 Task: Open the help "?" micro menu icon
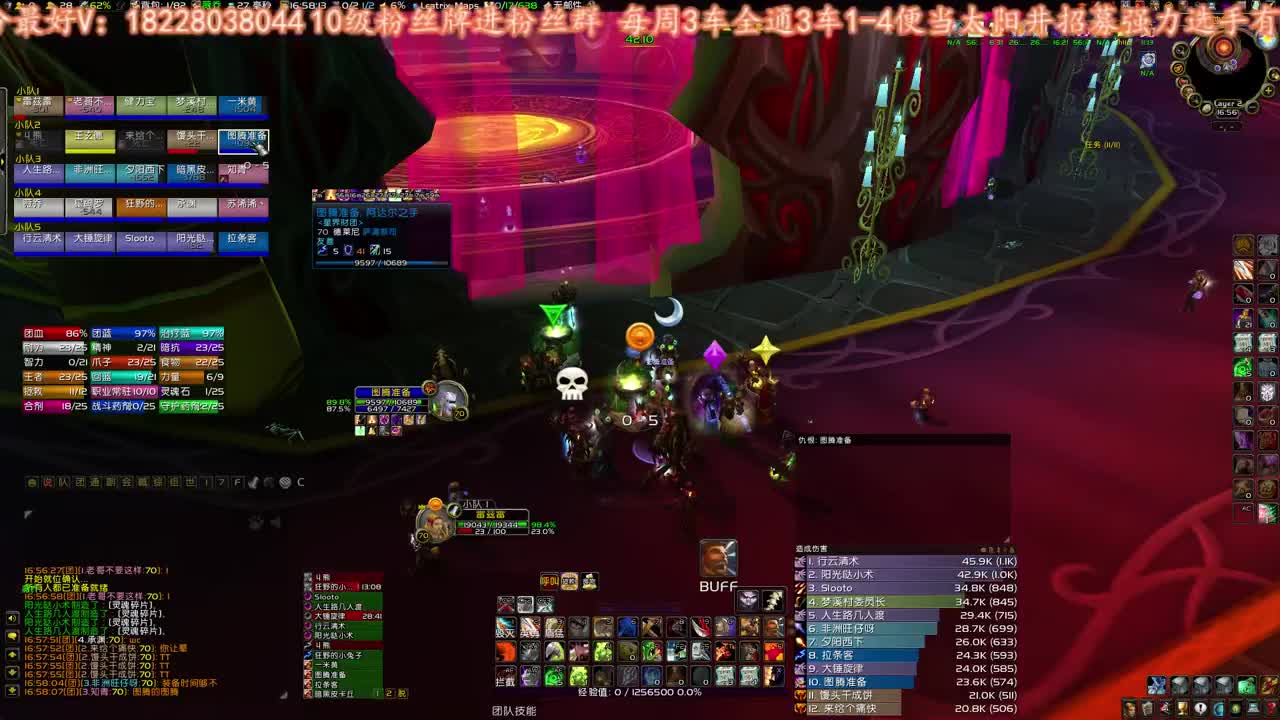click(1270, 708)
